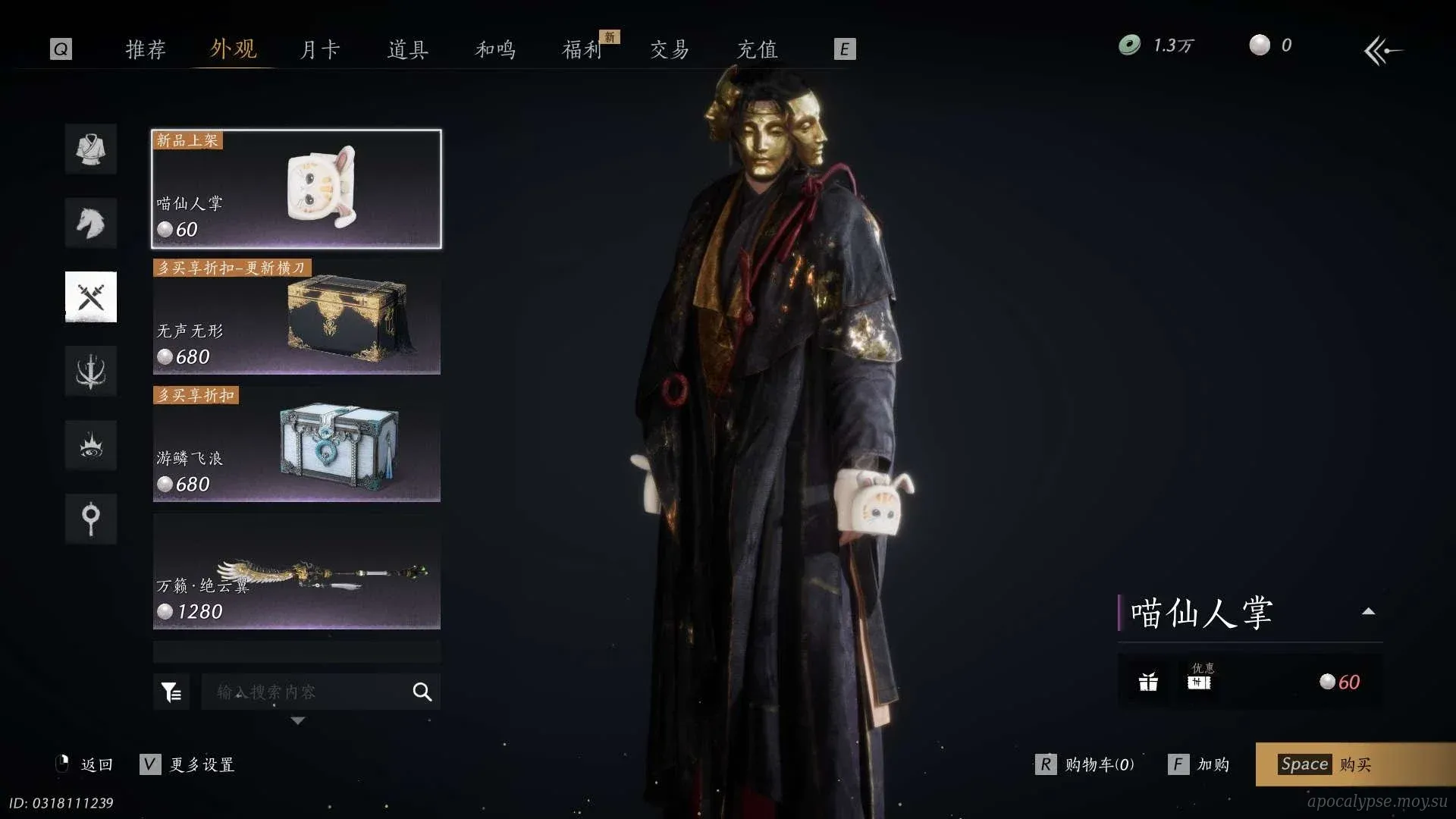Open the 福利 welfare tab
The width and height of the screenshot is (1456, 819).
click(582, 49)
